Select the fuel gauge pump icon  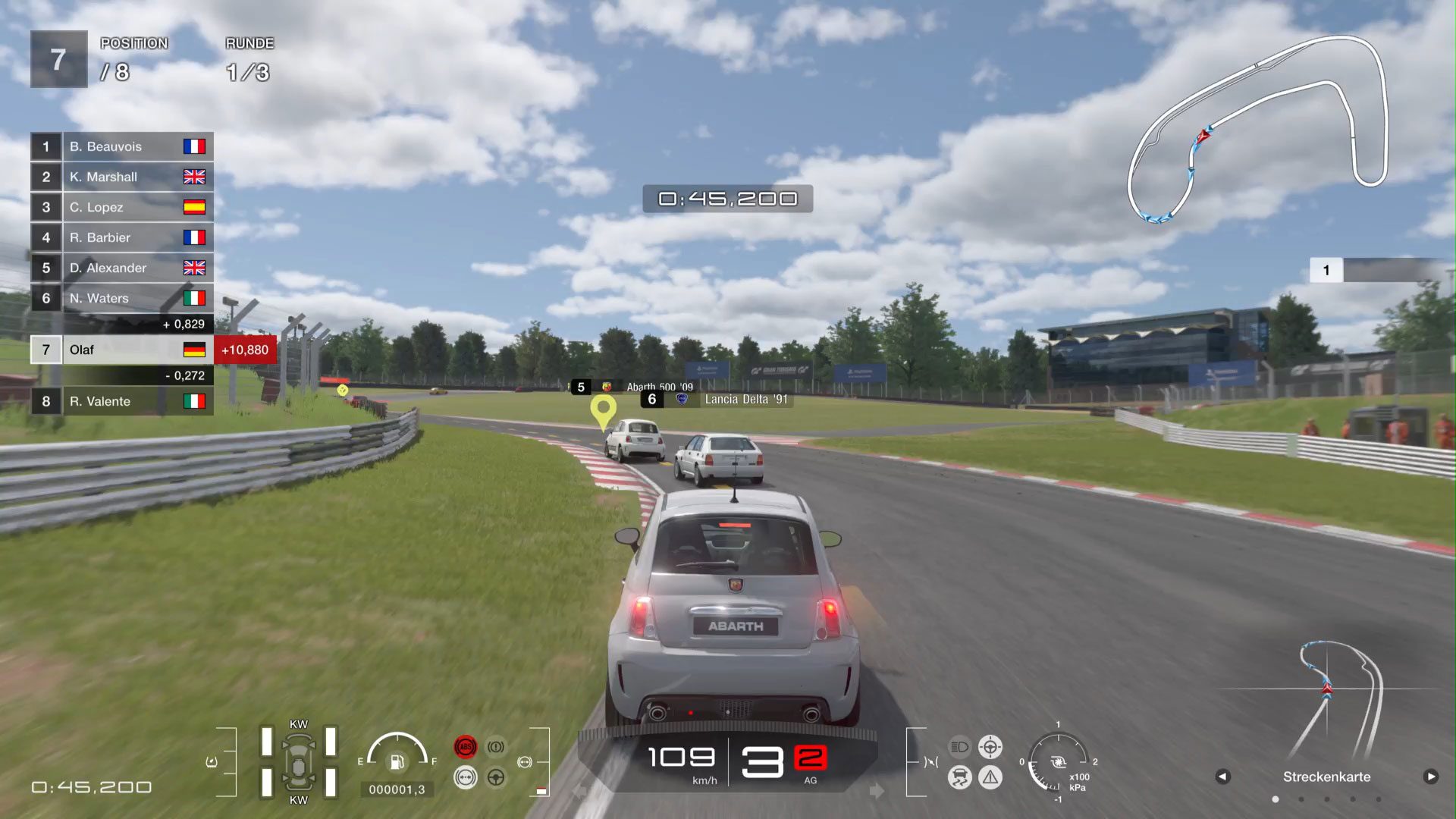[x=397, y=761]
